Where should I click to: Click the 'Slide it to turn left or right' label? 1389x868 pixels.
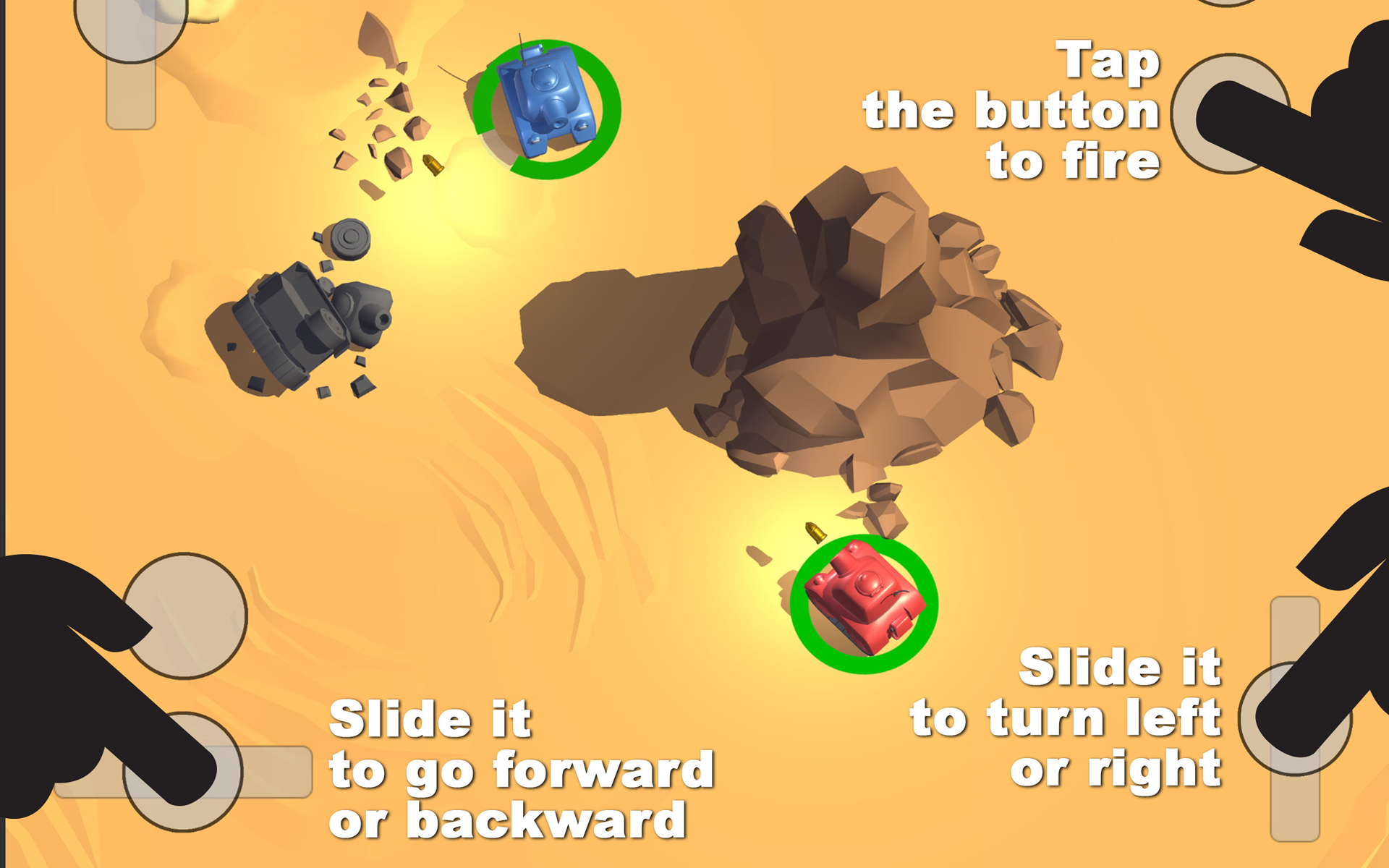pos(1067,720)
